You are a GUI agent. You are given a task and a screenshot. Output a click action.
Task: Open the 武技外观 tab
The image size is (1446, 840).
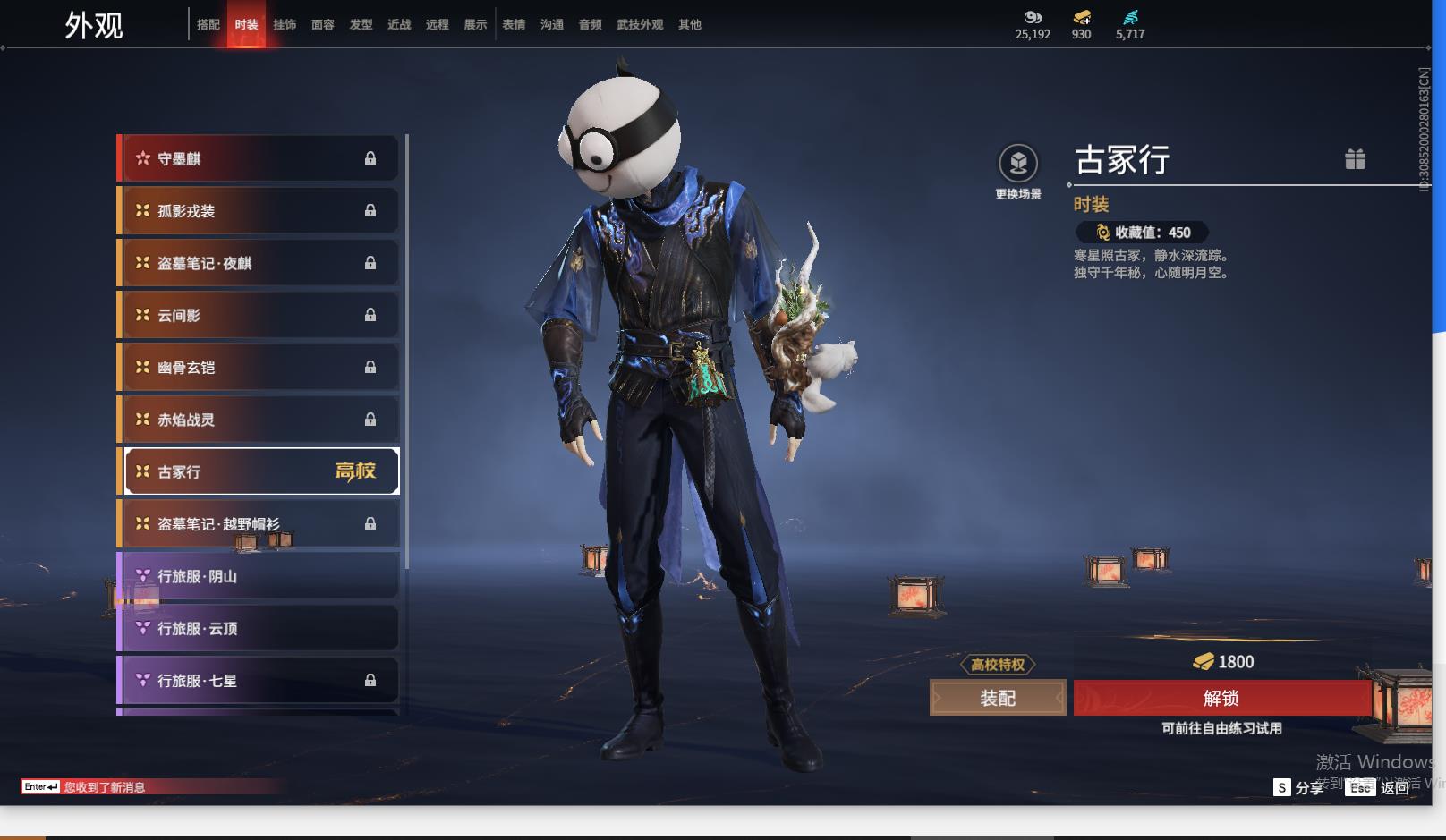(x=640, y=25)
